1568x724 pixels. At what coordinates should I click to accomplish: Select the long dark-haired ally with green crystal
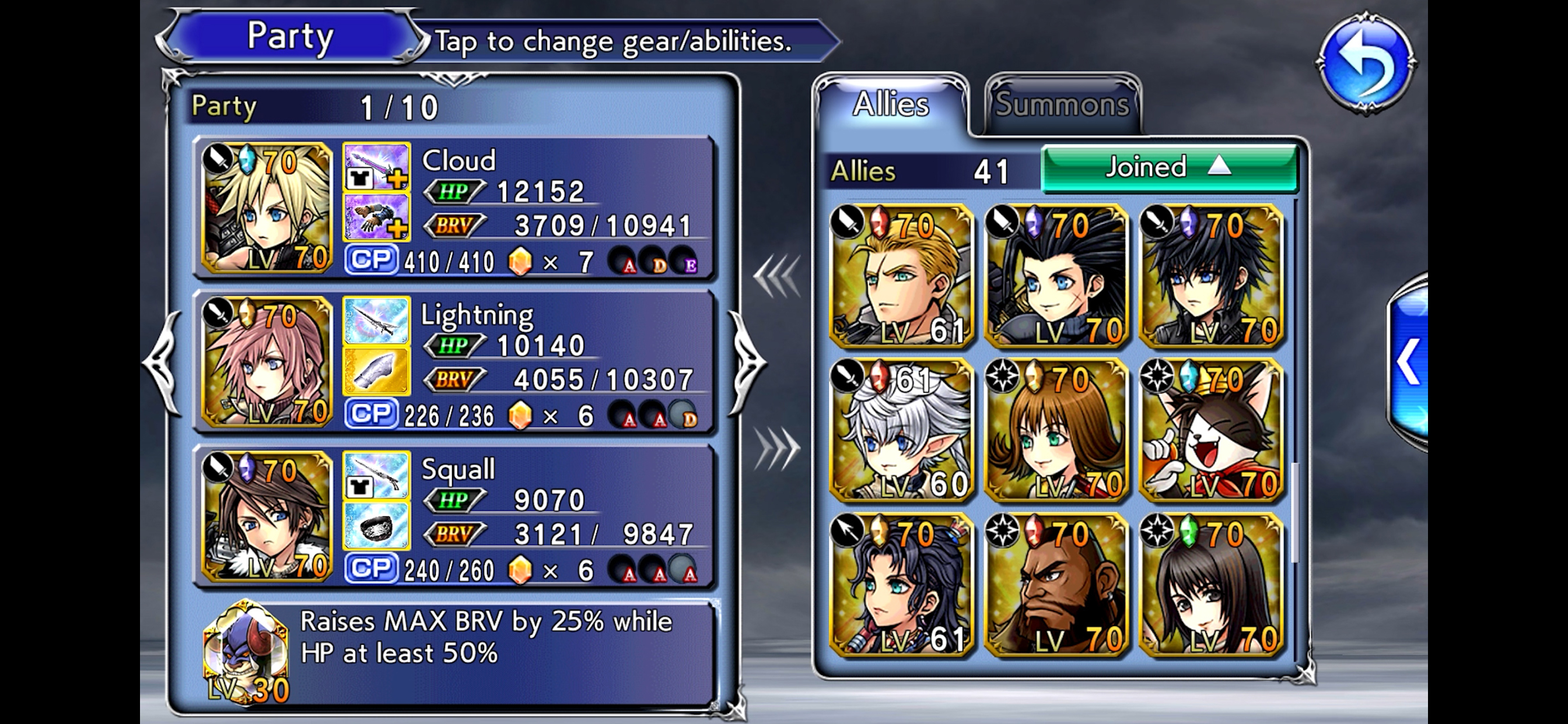point(1210,585)
